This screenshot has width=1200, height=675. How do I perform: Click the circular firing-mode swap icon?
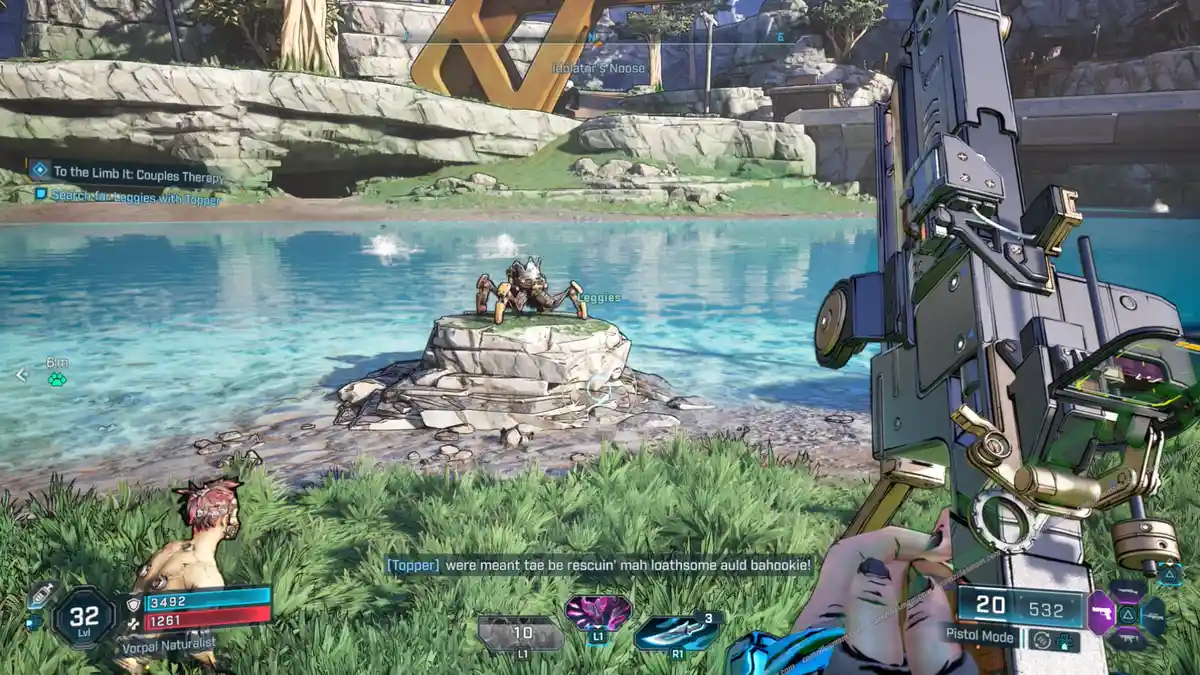point(1043,639)
